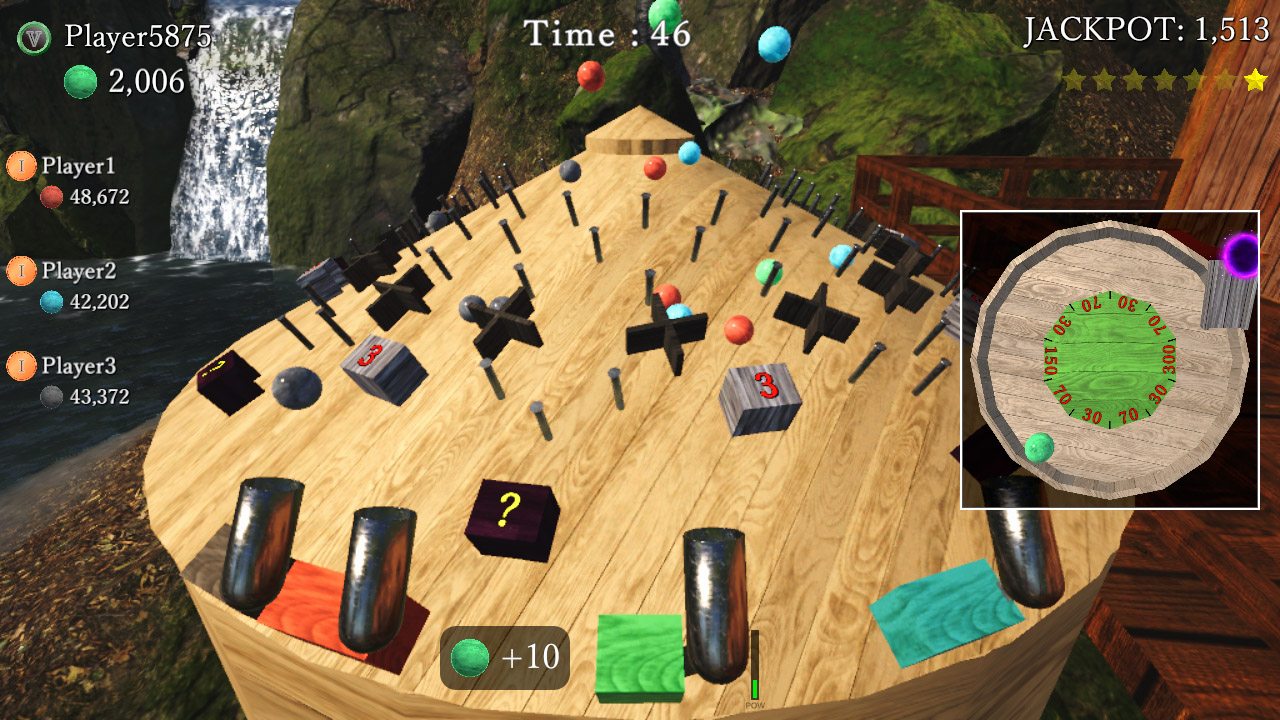
Task: Toggle the rightmost yellow jackpot star
Action: (1251, 78)
